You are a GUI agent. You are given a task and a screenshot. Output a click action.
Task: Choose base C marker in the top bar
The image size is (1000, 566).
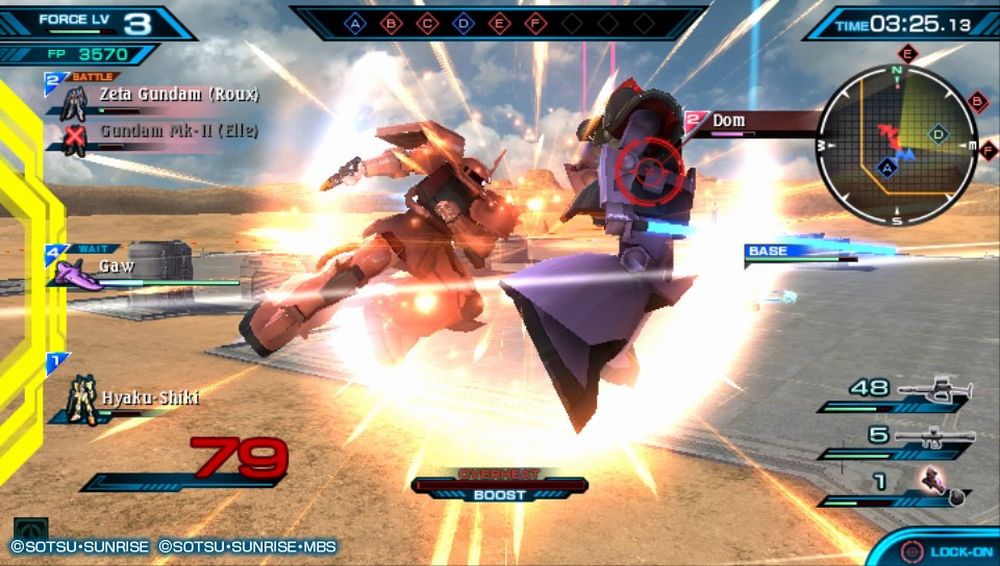point(427,22)
